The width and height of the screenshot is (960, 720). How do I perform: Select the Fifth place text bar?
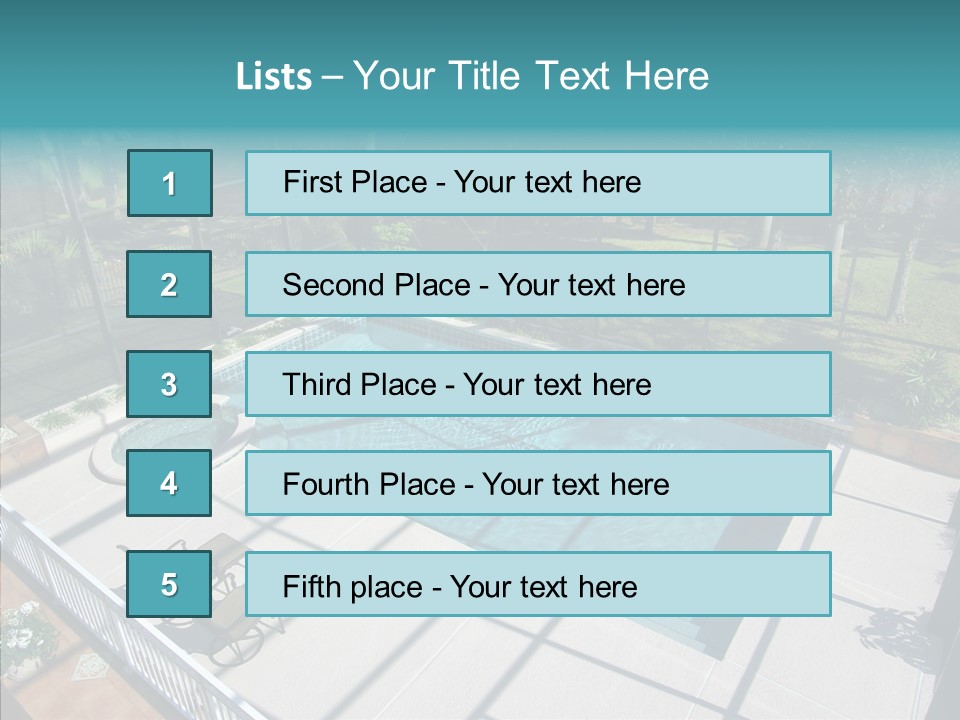(538, 585)
